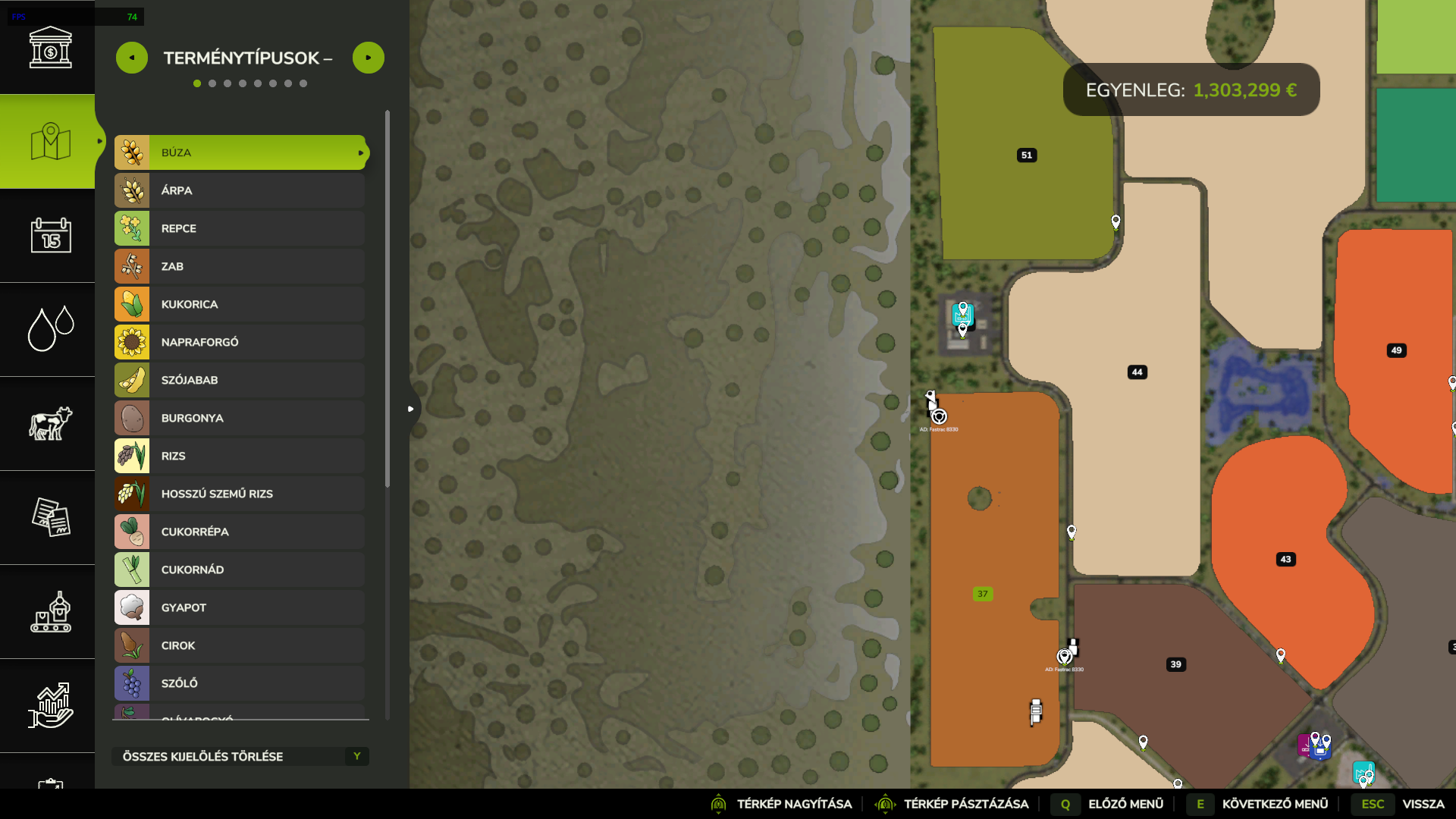Switch to the water droplets weather tab
Screen dimensions: 1456x819
50,329
